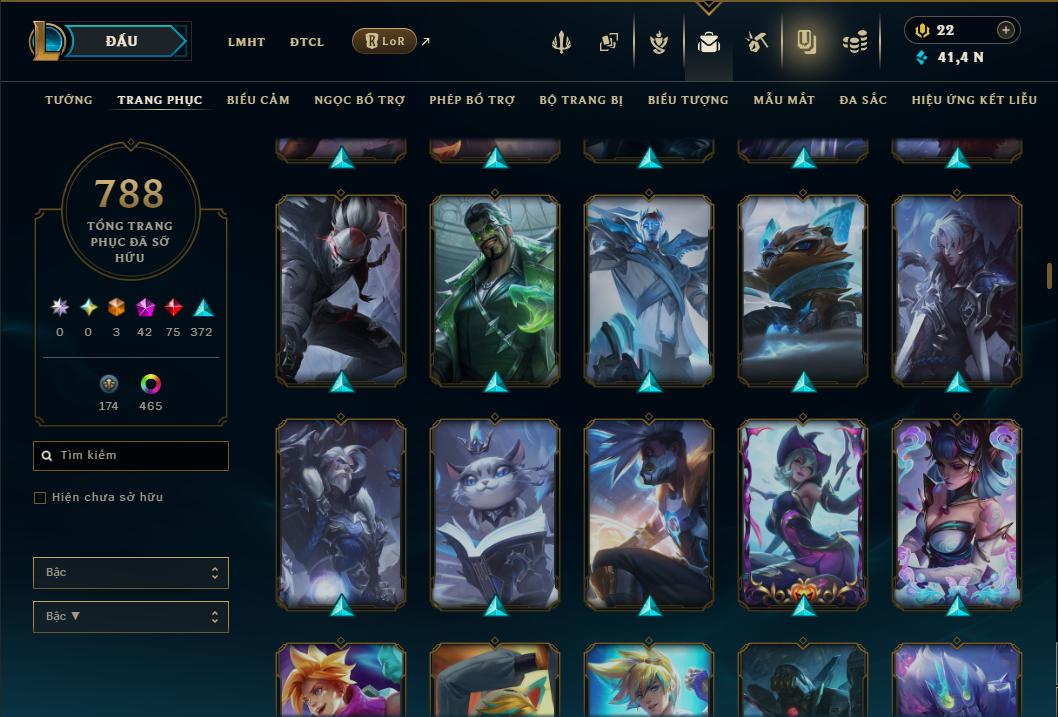Toggle the Hiện chưa sở hữu checkbox
This screenshot has width=1058, height=717.
point(40,498)
